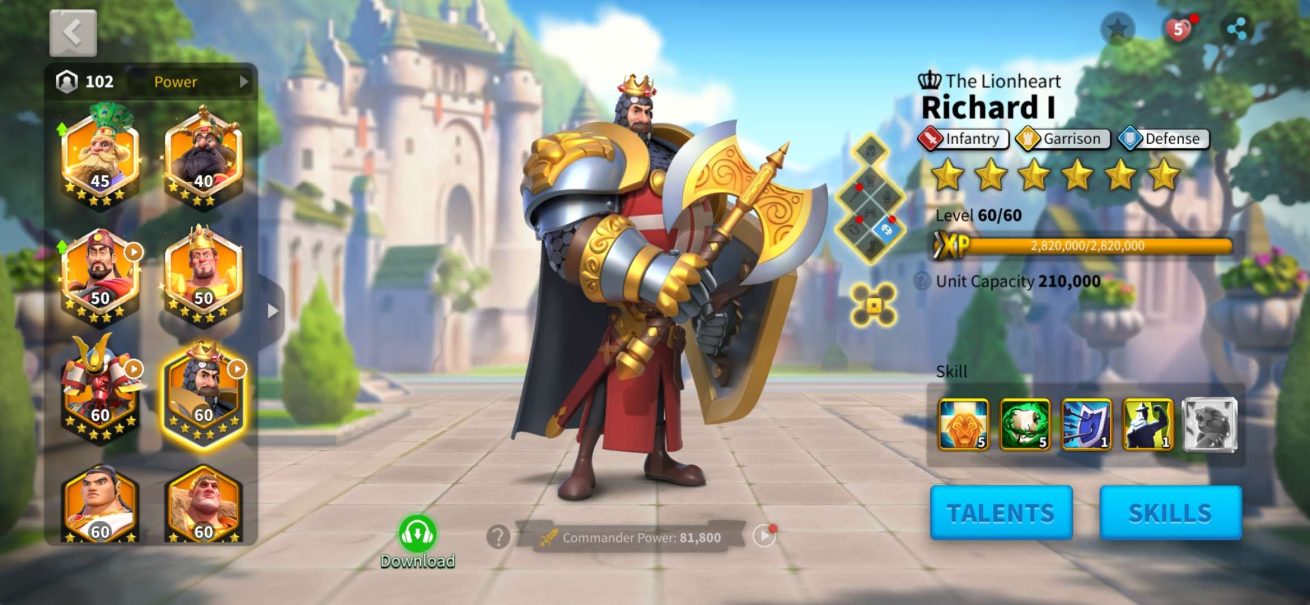Inspect the locked grey skill slot

click(x=1210, y=424)
